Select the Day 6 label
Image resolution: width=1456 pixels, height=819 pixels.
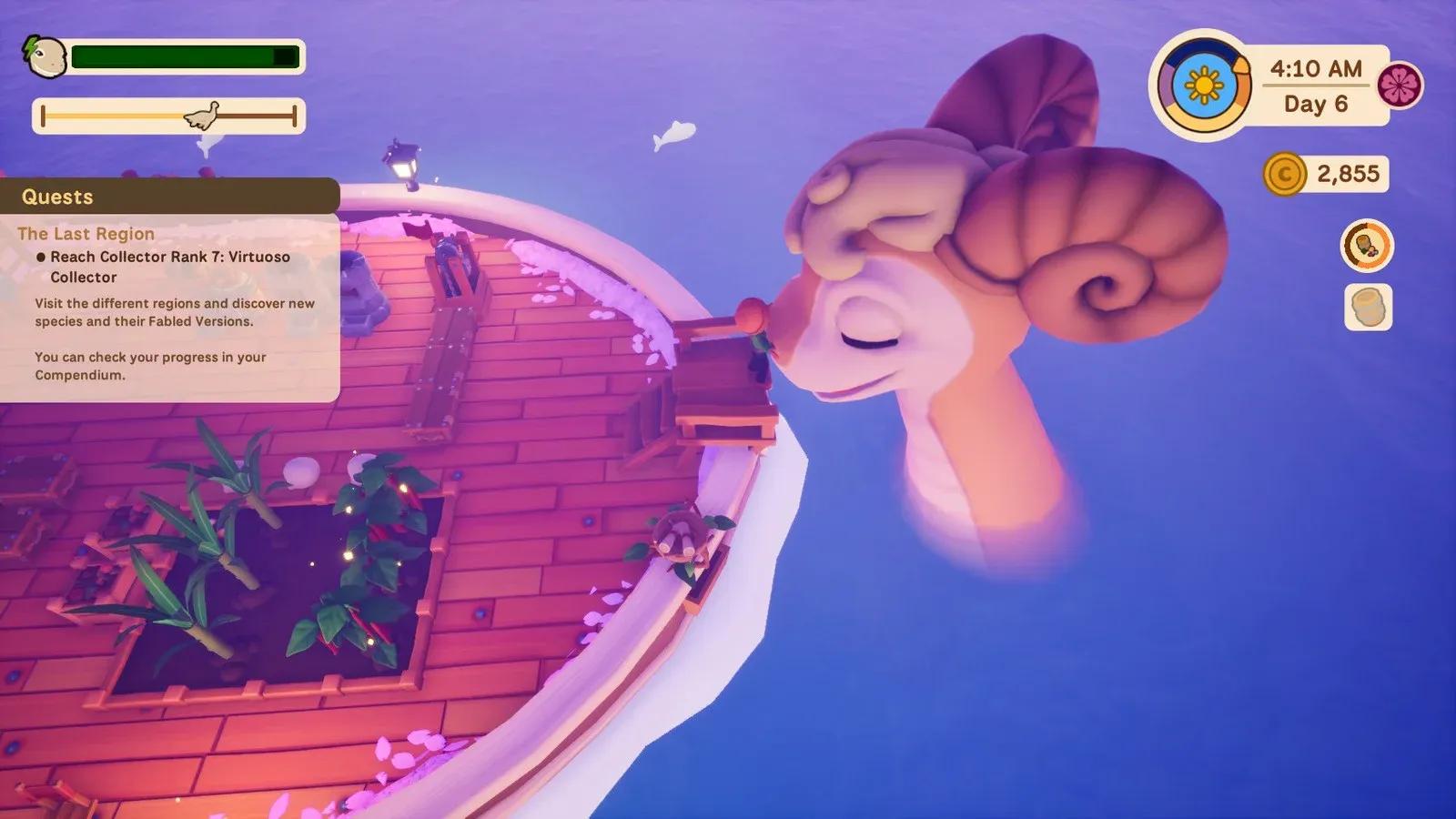click(x=1317, y=104)
